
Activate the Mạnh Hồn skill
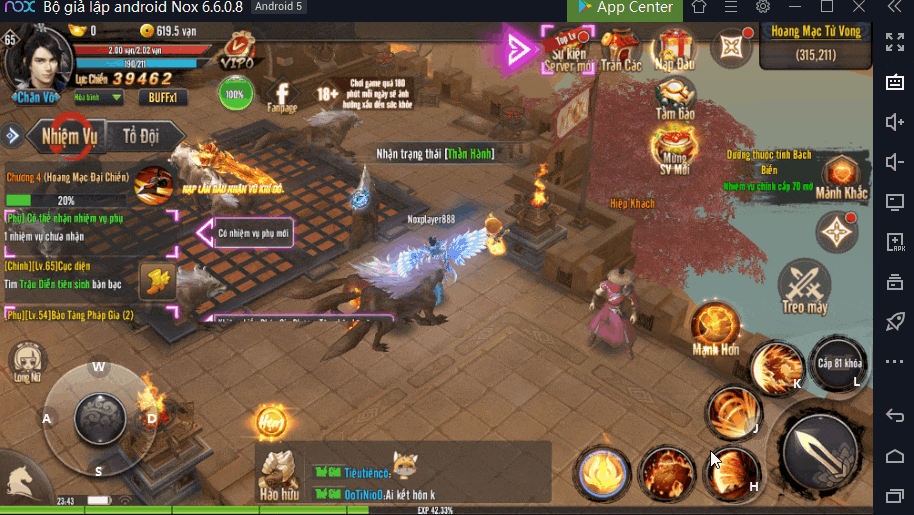coord(716,328)
